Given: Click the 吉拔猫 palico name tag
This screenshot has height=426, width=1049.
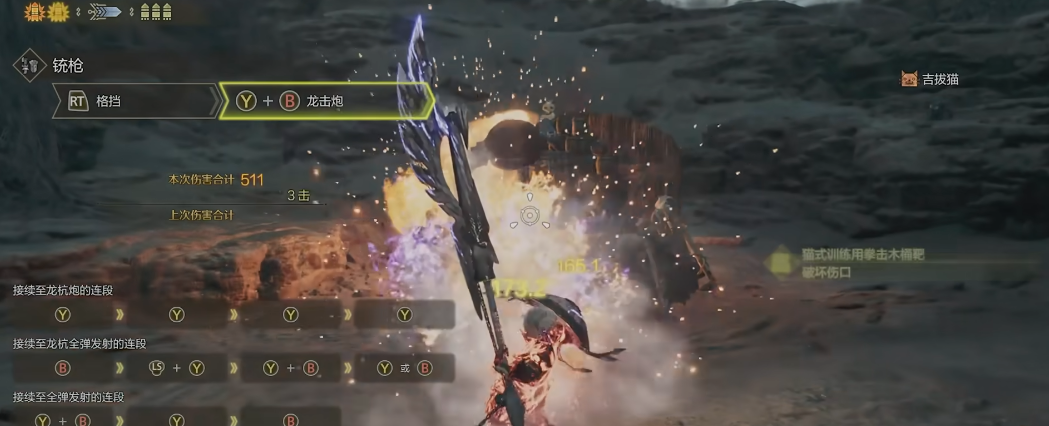Looking at the screenshot, I should [x=931, y=79].
